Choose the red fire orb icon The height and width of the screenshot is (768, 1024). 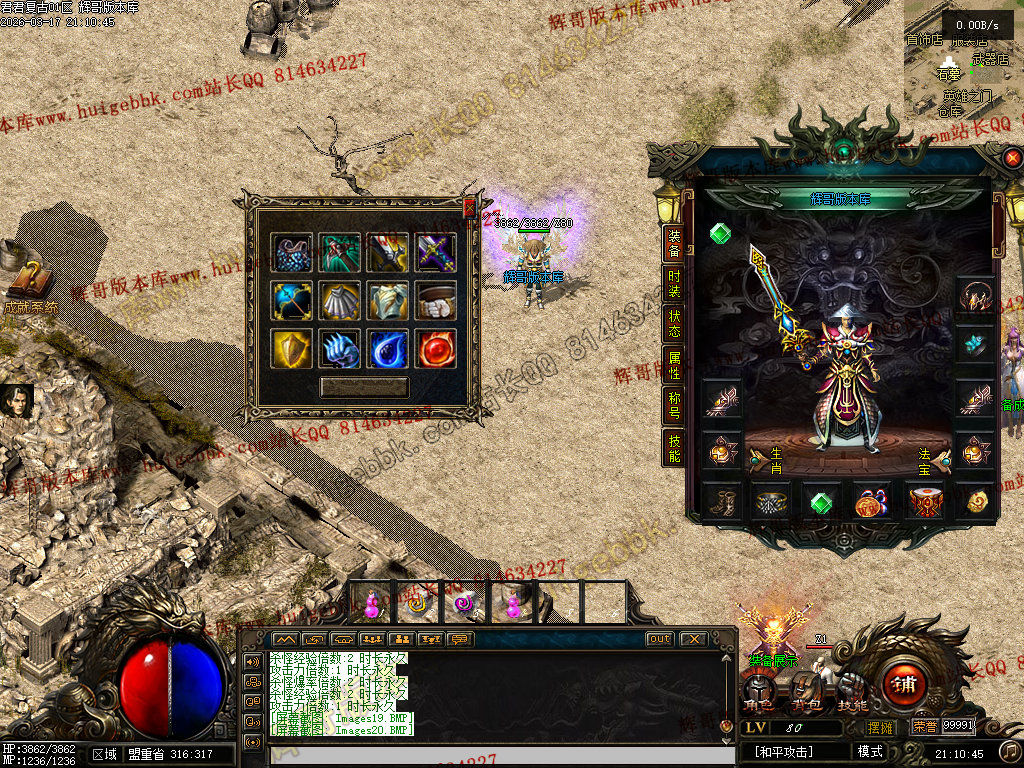436,348
